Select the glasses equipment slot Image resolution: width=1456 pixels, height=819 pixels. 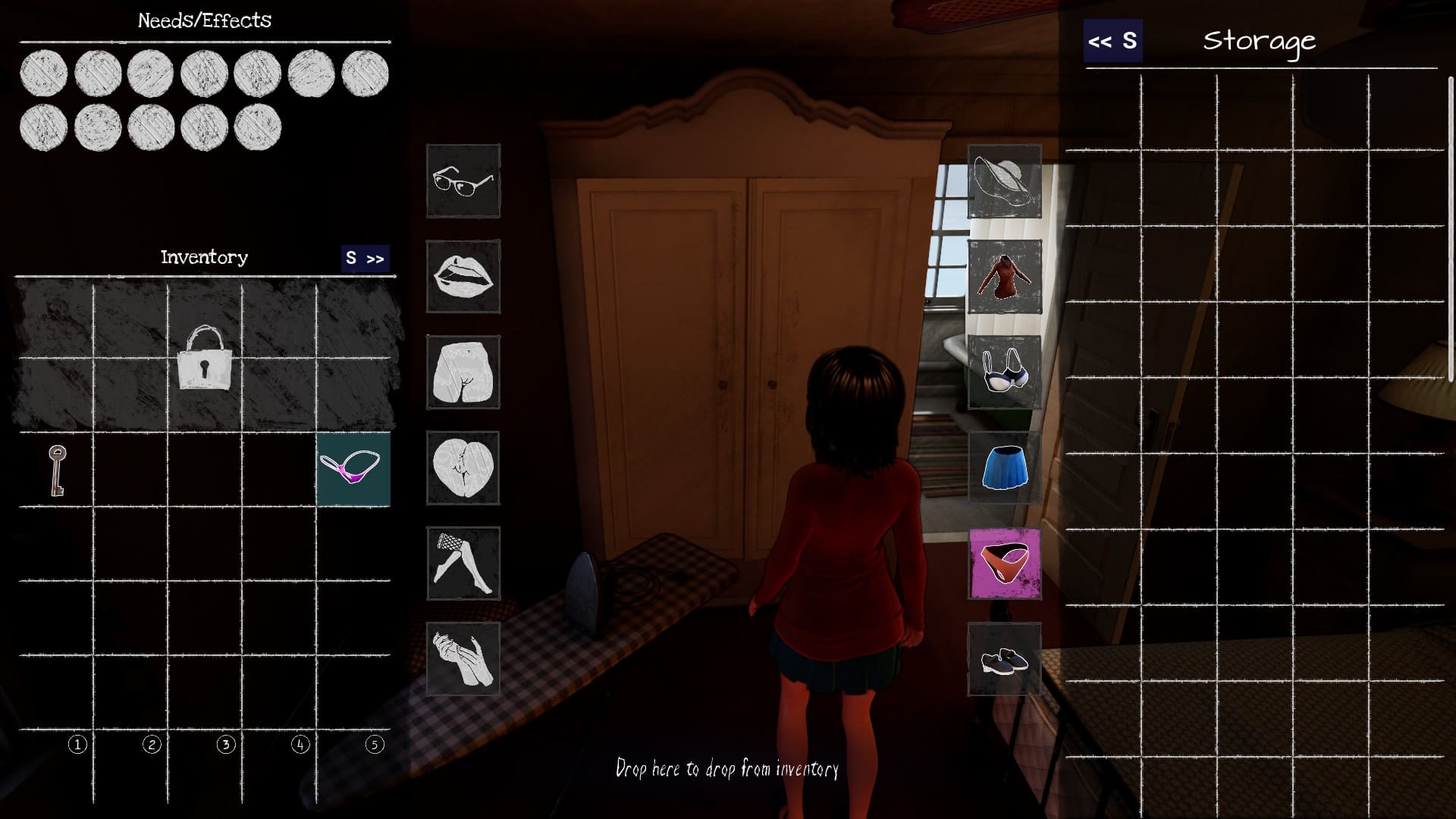pyautogui.click(x=463, y=181)
